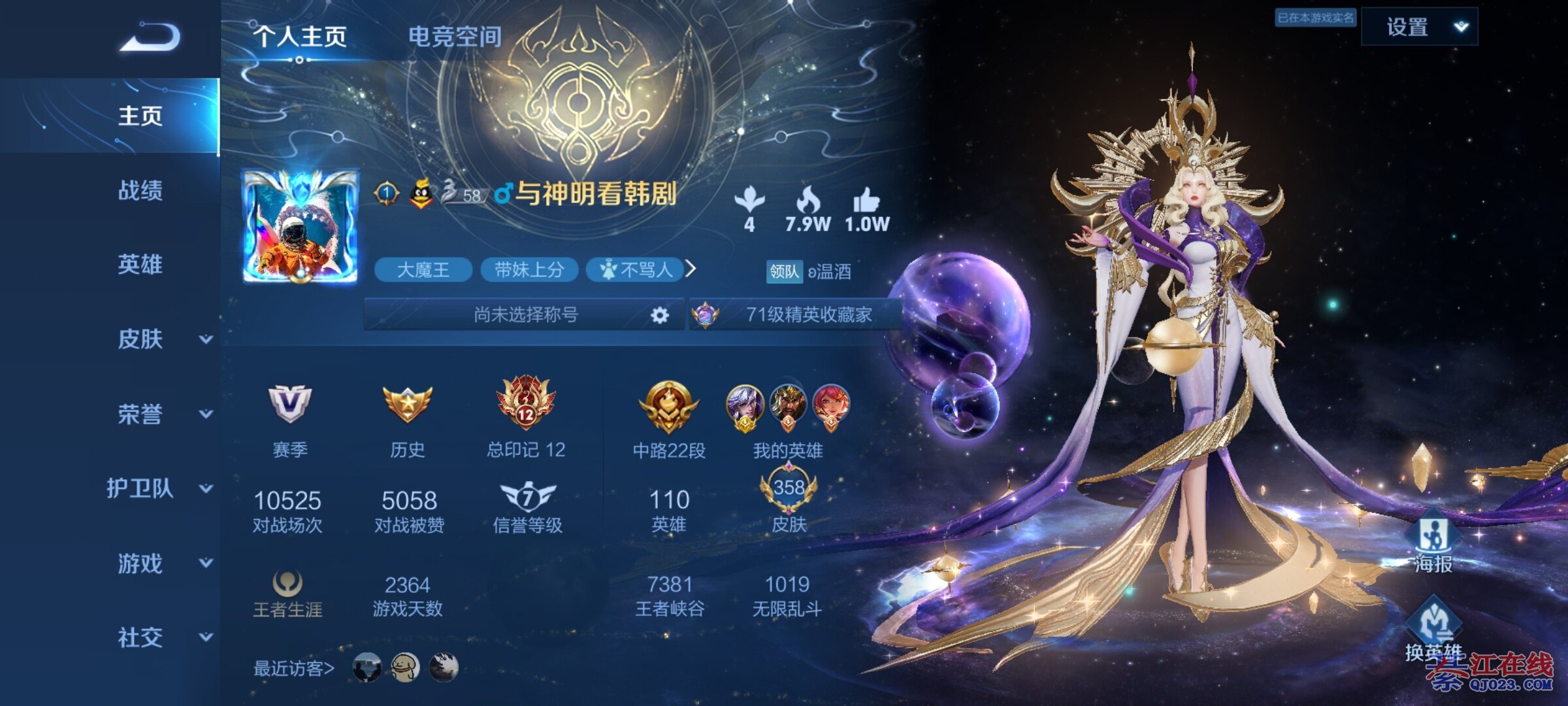This screenshot has height=706, width=1568.
Task: Open the 战绩 sidebar section
Action: coord(140,190)
